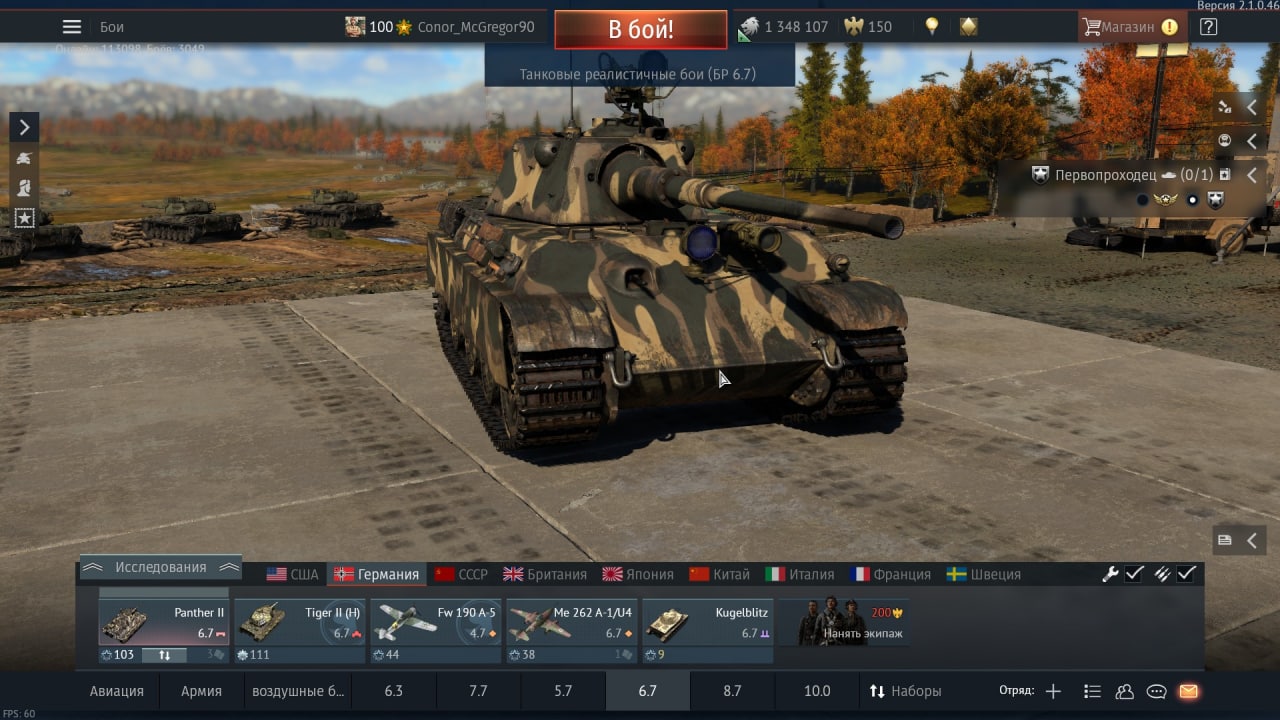Open the Наборы presets menu
This screenshot has width=1280, height=720.
click(x=905, y=691)
